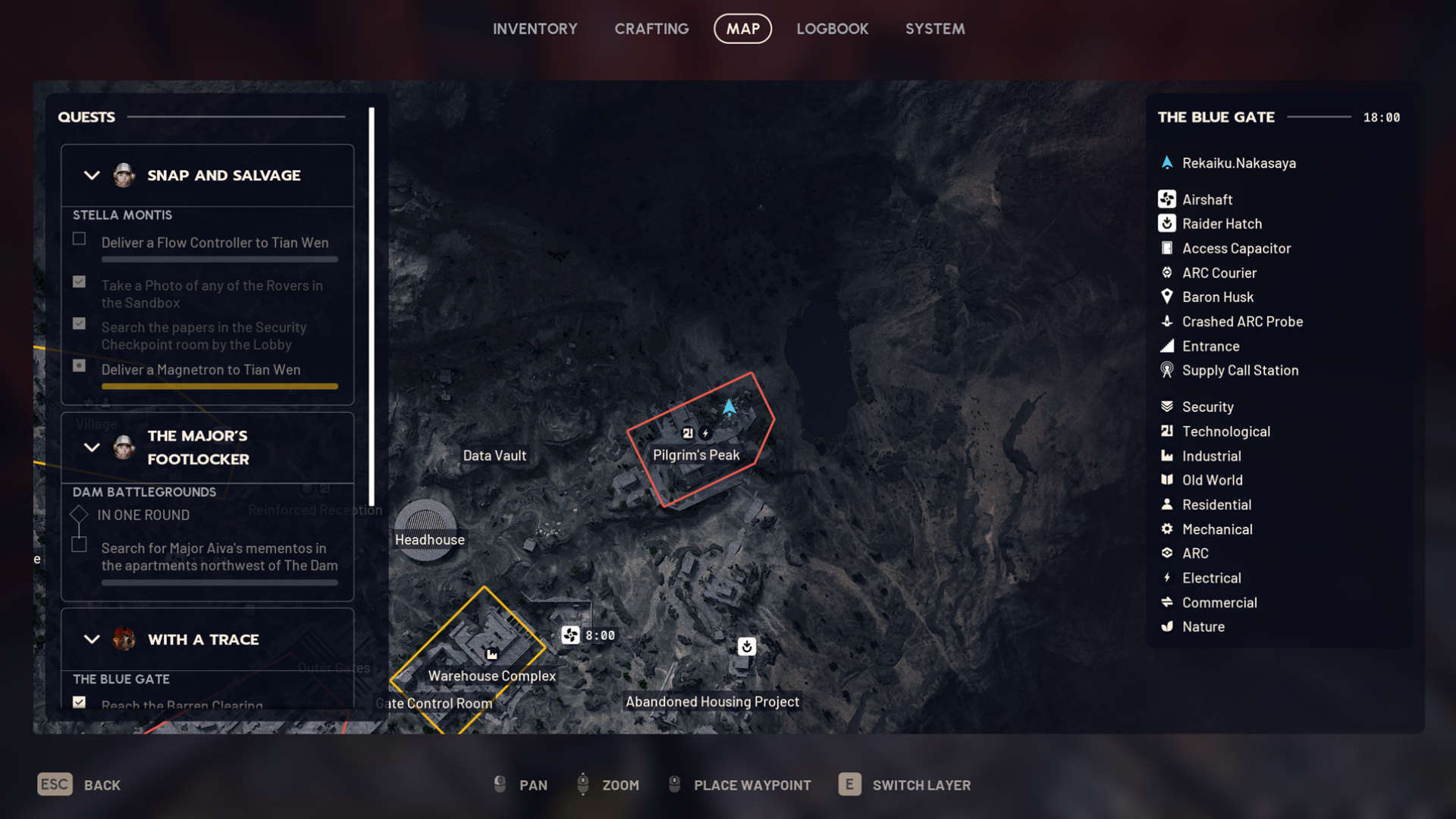Switch to the Inventory tab
The width and height of the screenshot is (1456, 819).
coord(535,29)
